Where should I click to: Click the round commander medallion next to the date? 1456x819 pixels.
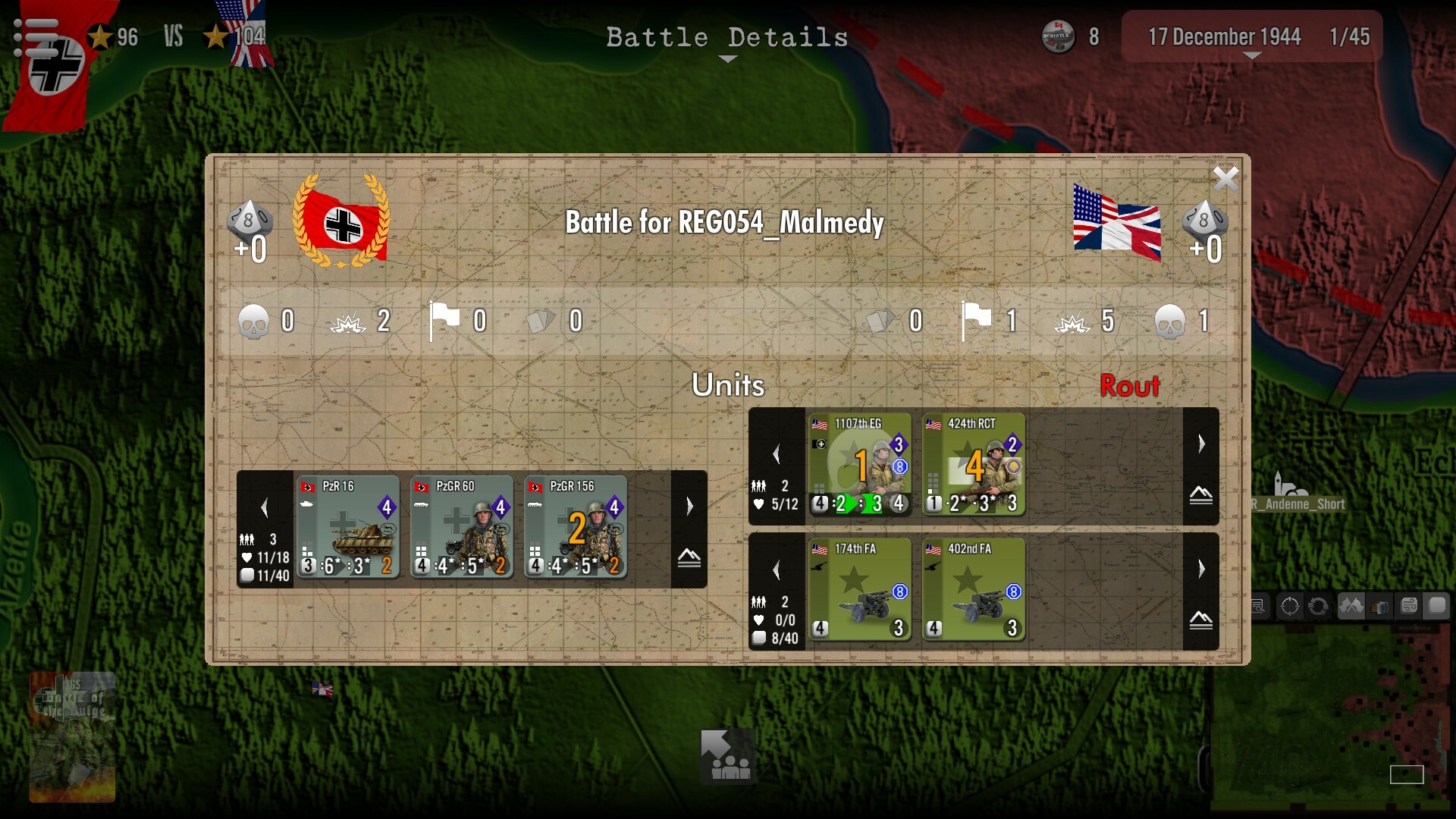1059,35
